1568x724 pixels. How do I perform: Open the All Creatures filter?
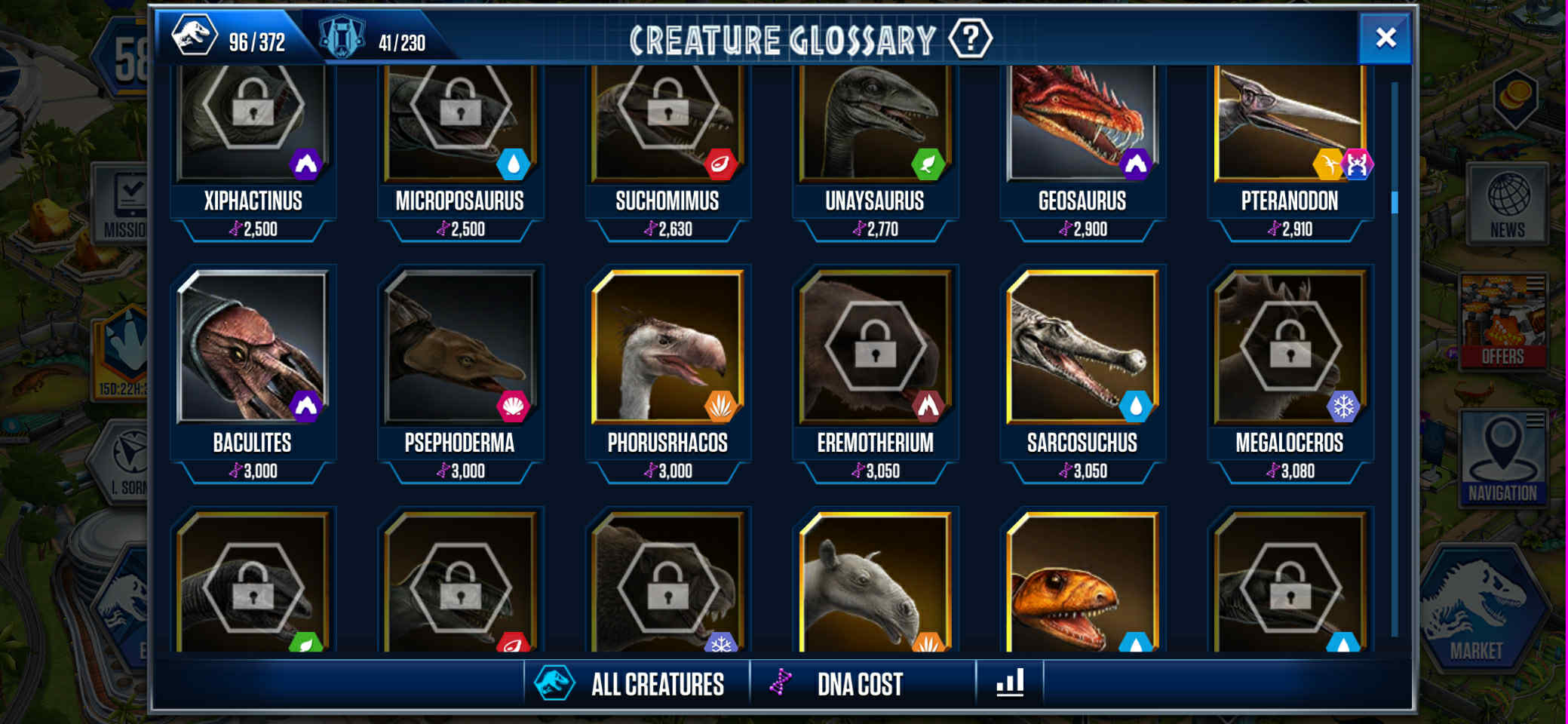[x=637, y=684]
